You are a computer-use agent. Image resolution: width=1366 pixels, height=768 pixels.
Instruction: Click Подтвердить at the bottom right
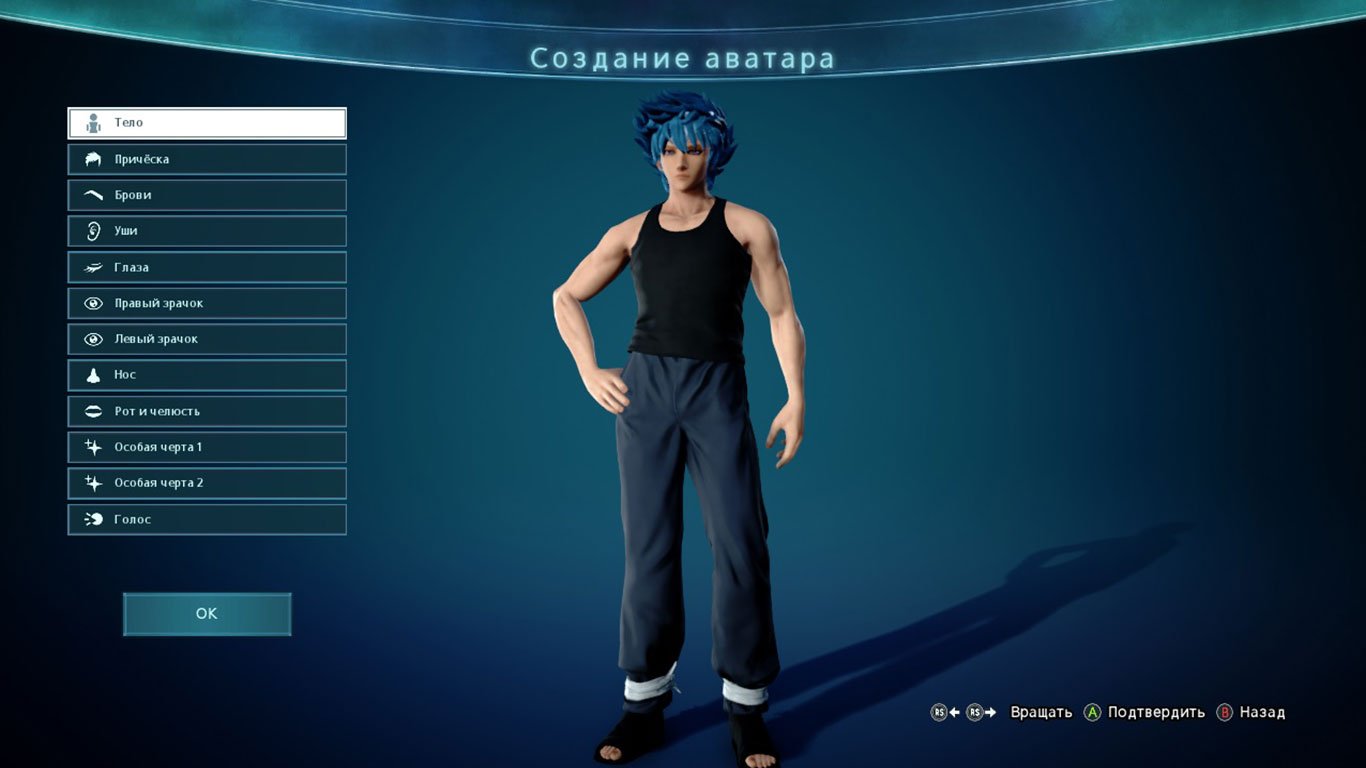pos(1158,712)
